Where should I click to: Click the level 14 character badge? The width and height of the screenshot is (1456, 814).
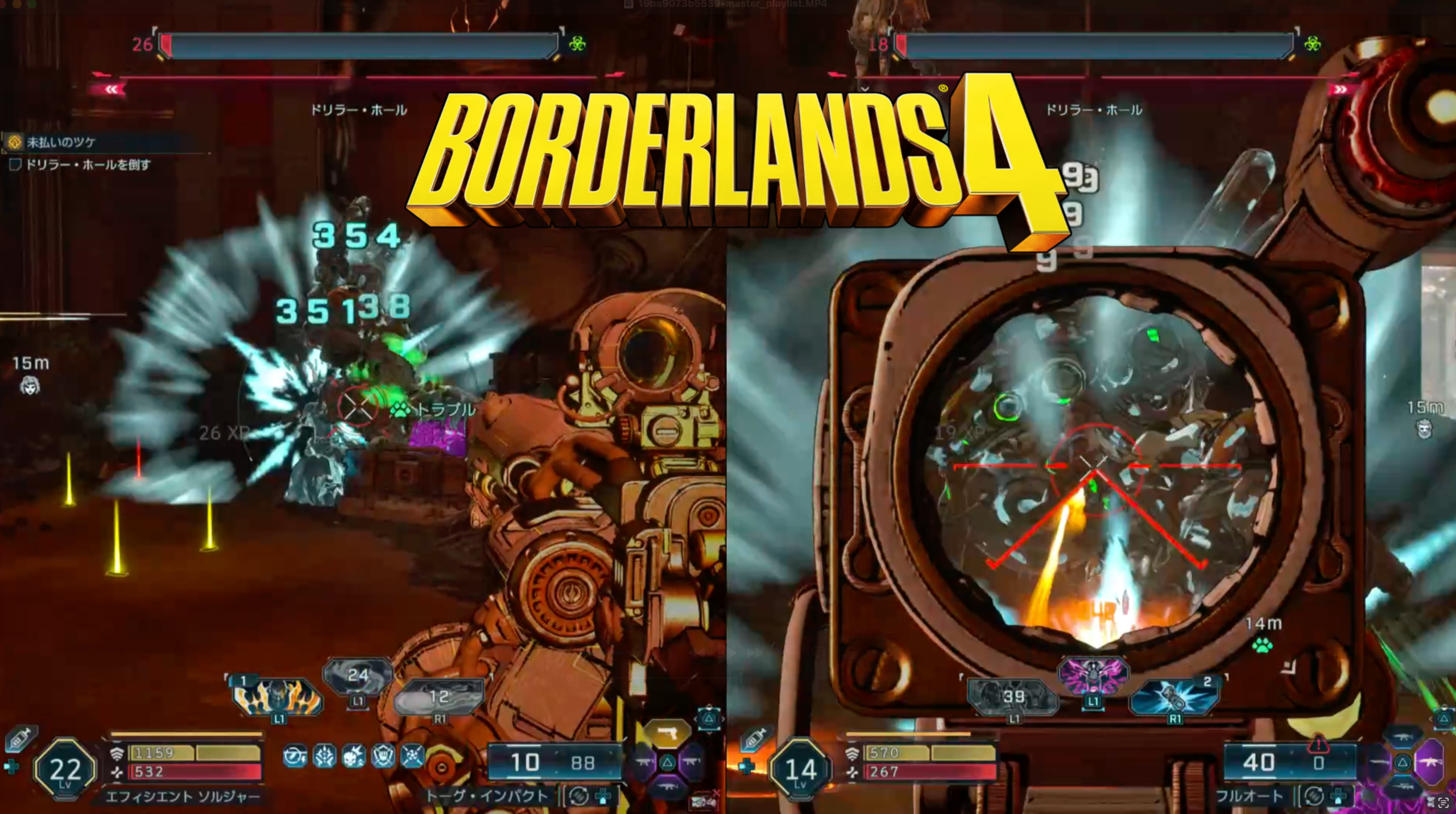tap(801, 770)
